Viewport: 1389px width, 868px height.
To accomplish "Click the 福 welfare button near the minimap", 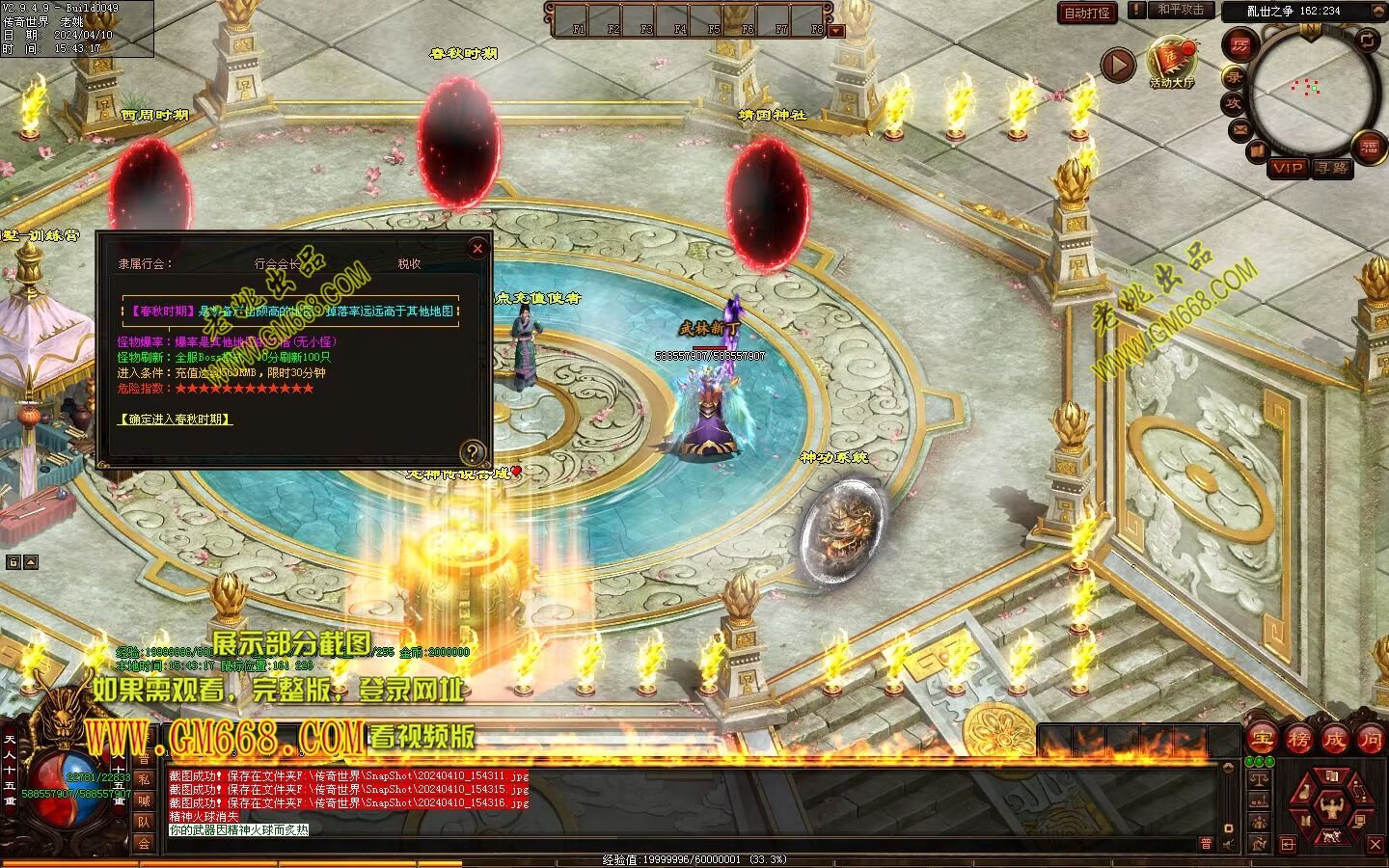I will click(1370, 147).
